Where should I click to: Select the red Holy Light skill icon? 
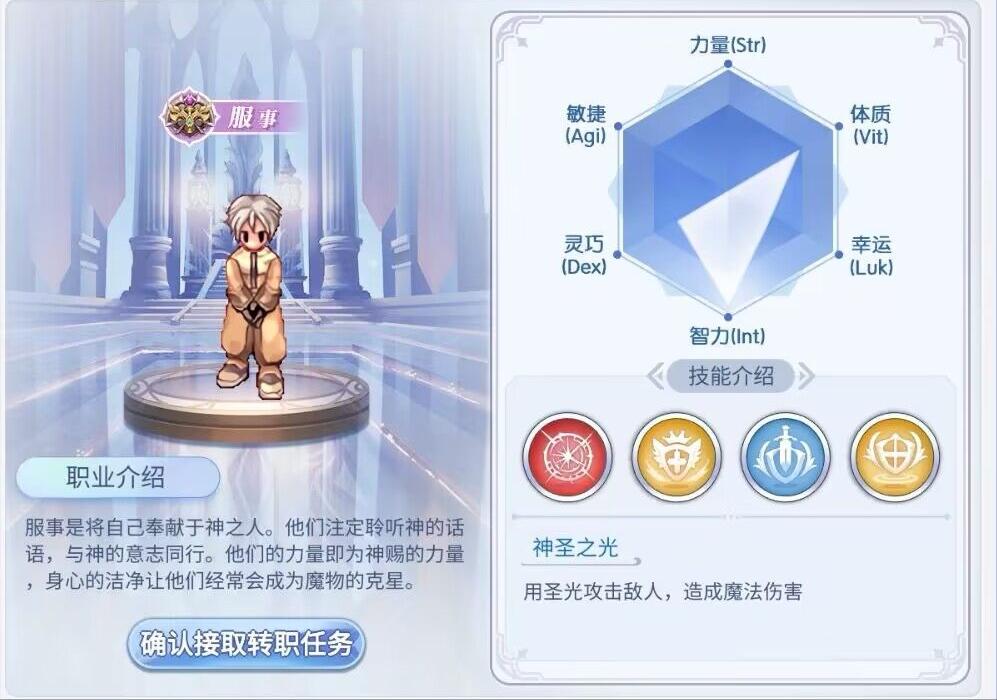click(567, 457)
